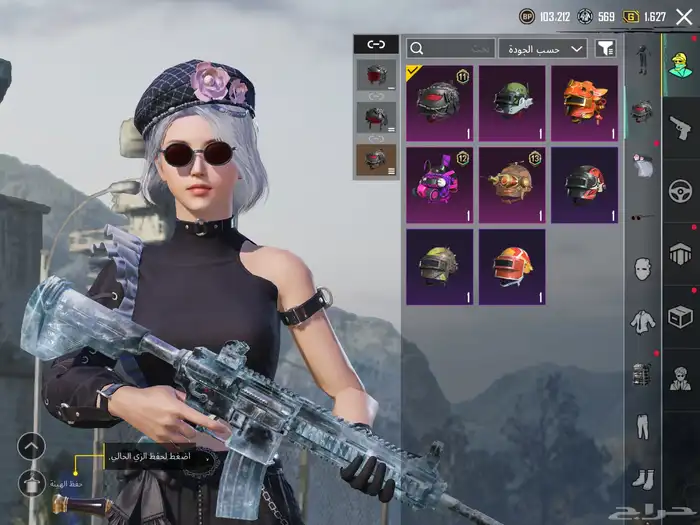Click the helmet search field

451,48
